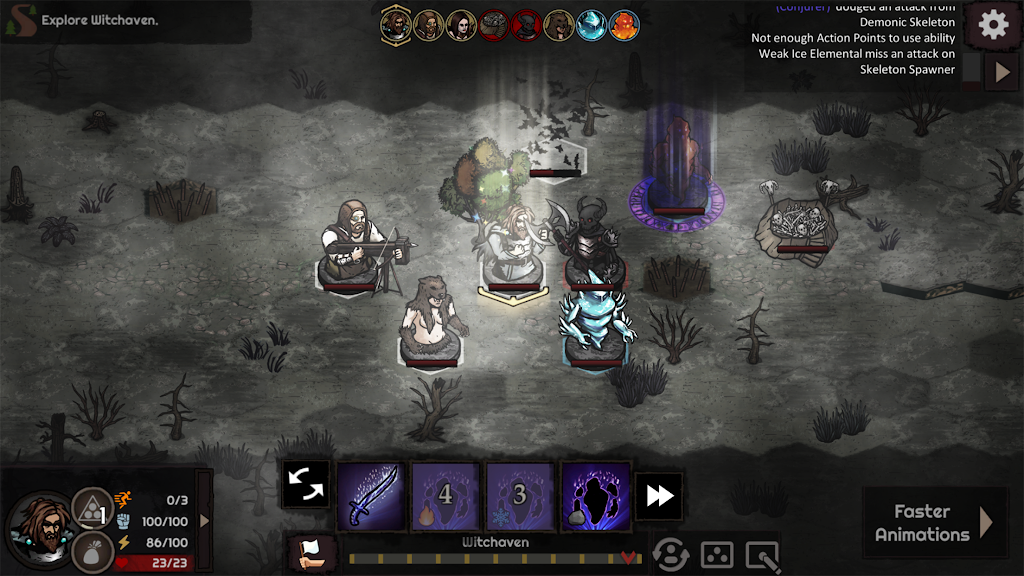Select the fire elemental turn-order portrait

(624, 25)
